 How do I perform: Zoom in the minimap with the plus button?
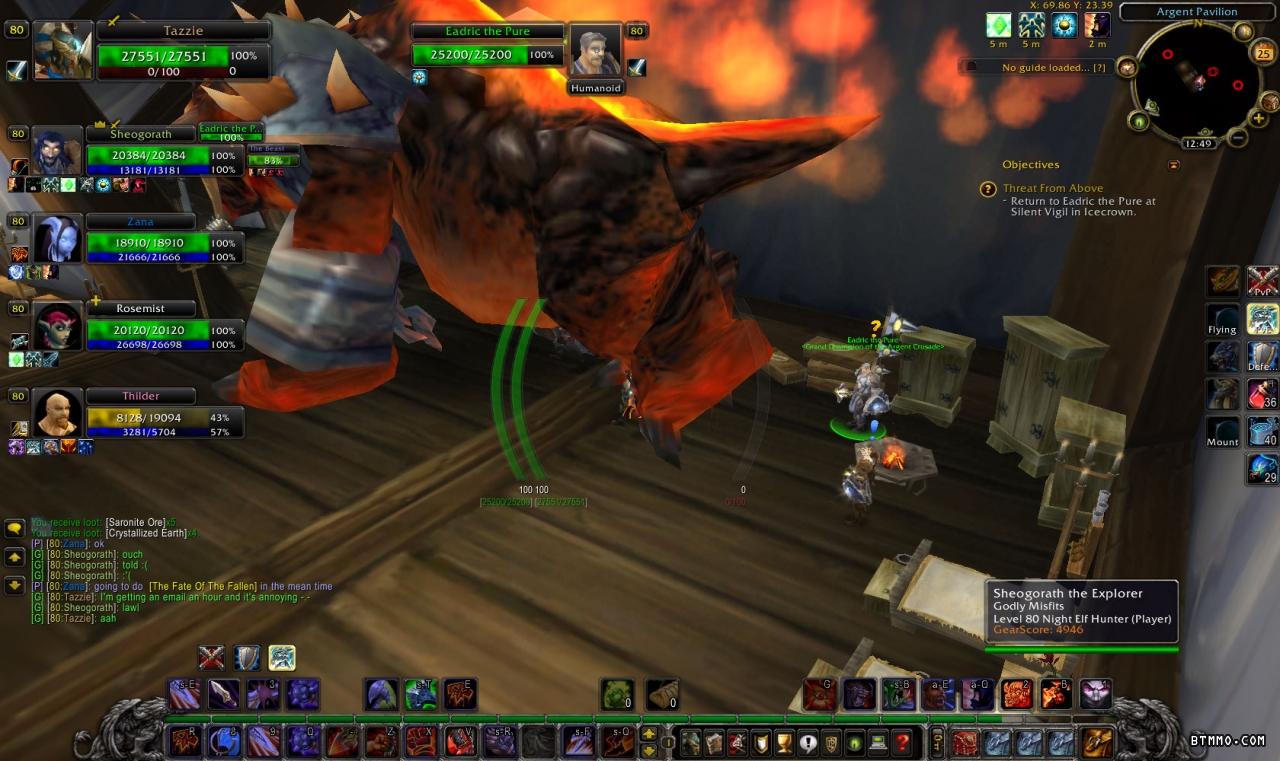1259,119
